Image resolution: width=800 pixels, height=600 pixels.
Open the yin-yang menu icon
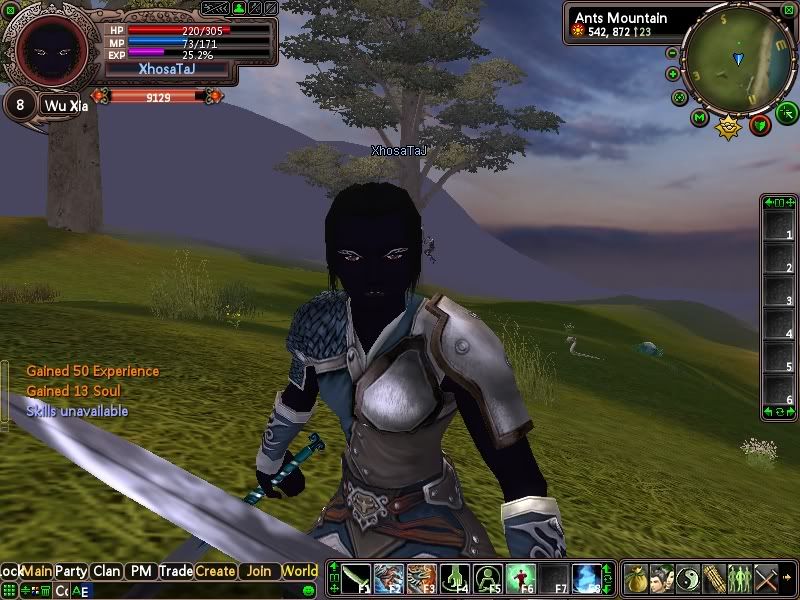coord(687,578)
